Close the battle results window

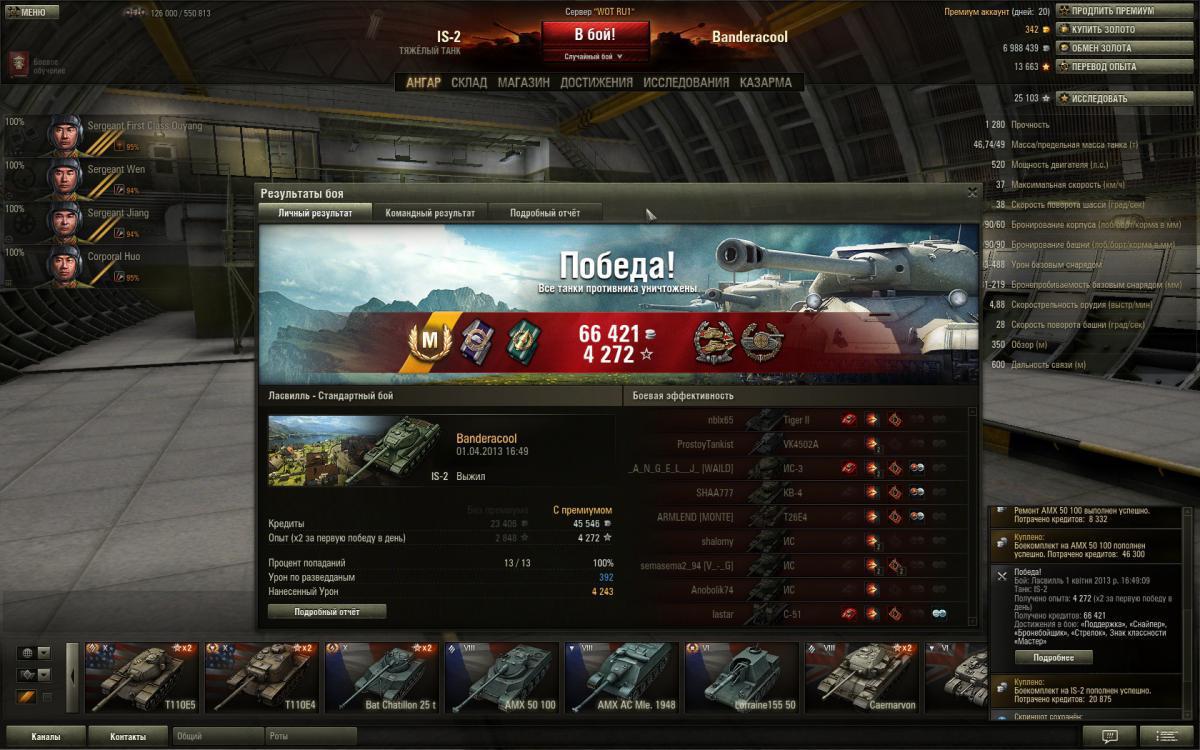(972, 193)
